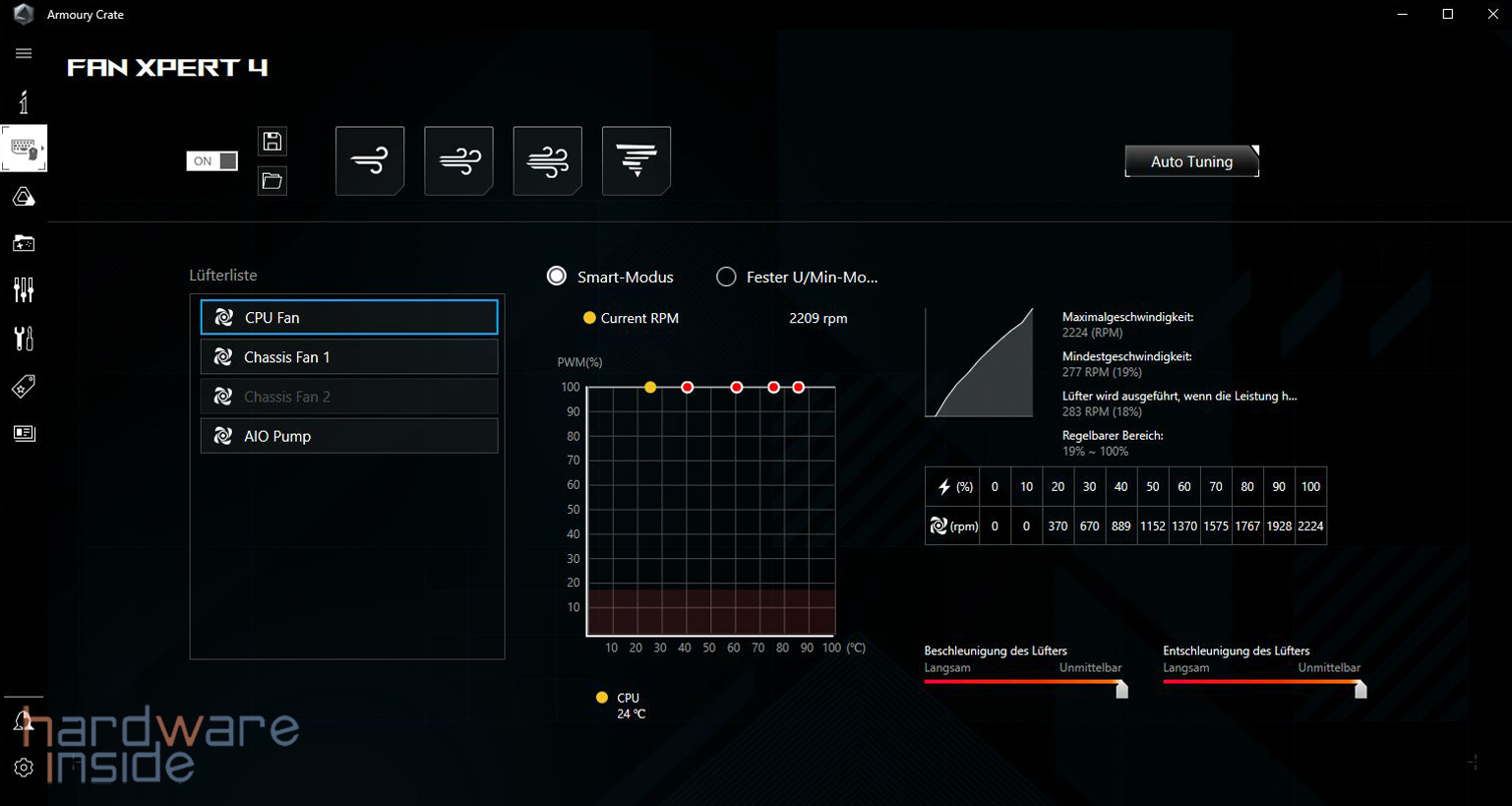1512x806 pixels.
Task: Open the notifications bell in the sidebar
Action: (22, 721)
